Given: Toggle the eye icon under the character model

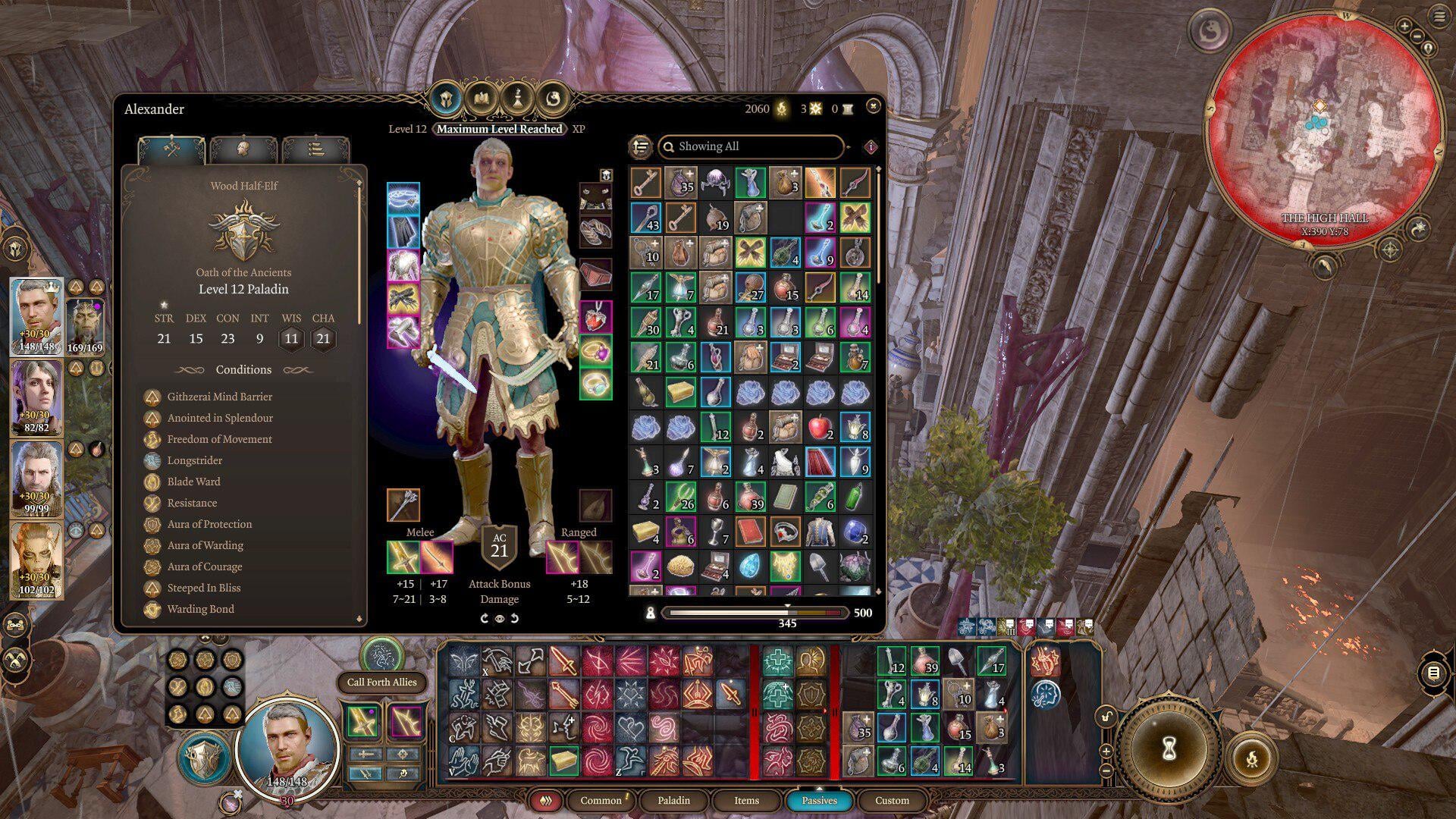Looking at the screenshot, I should pyautogui.click(x=500, y=619).
